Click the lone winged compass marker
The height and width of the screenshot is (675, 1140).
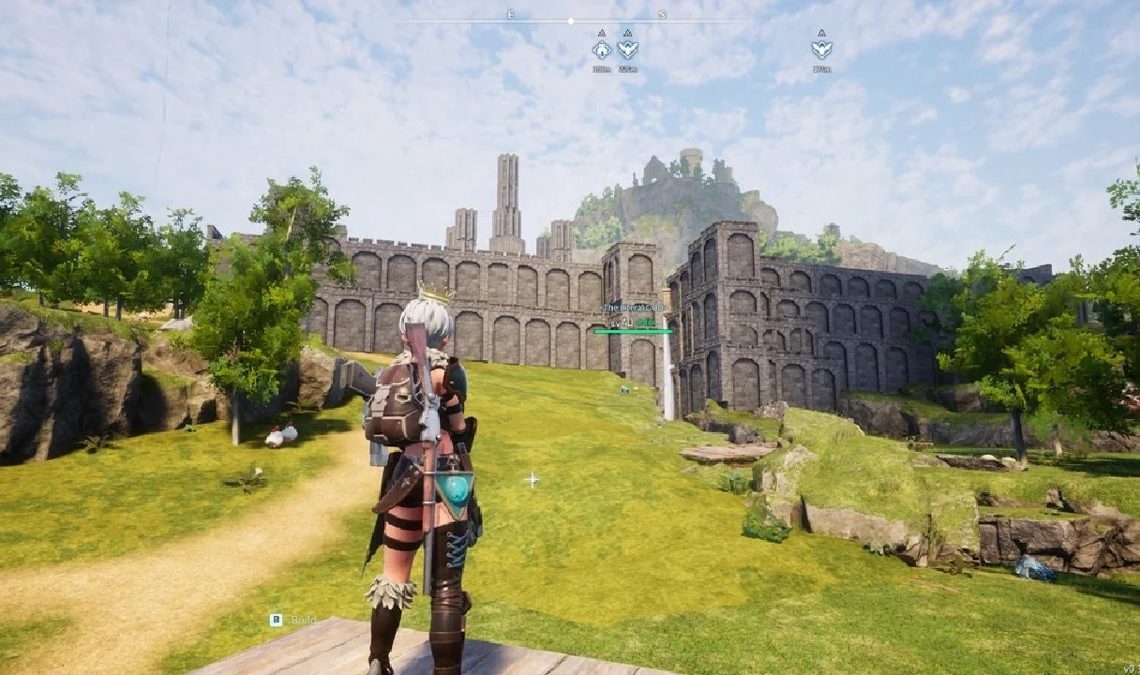click(x=821, y=49)
